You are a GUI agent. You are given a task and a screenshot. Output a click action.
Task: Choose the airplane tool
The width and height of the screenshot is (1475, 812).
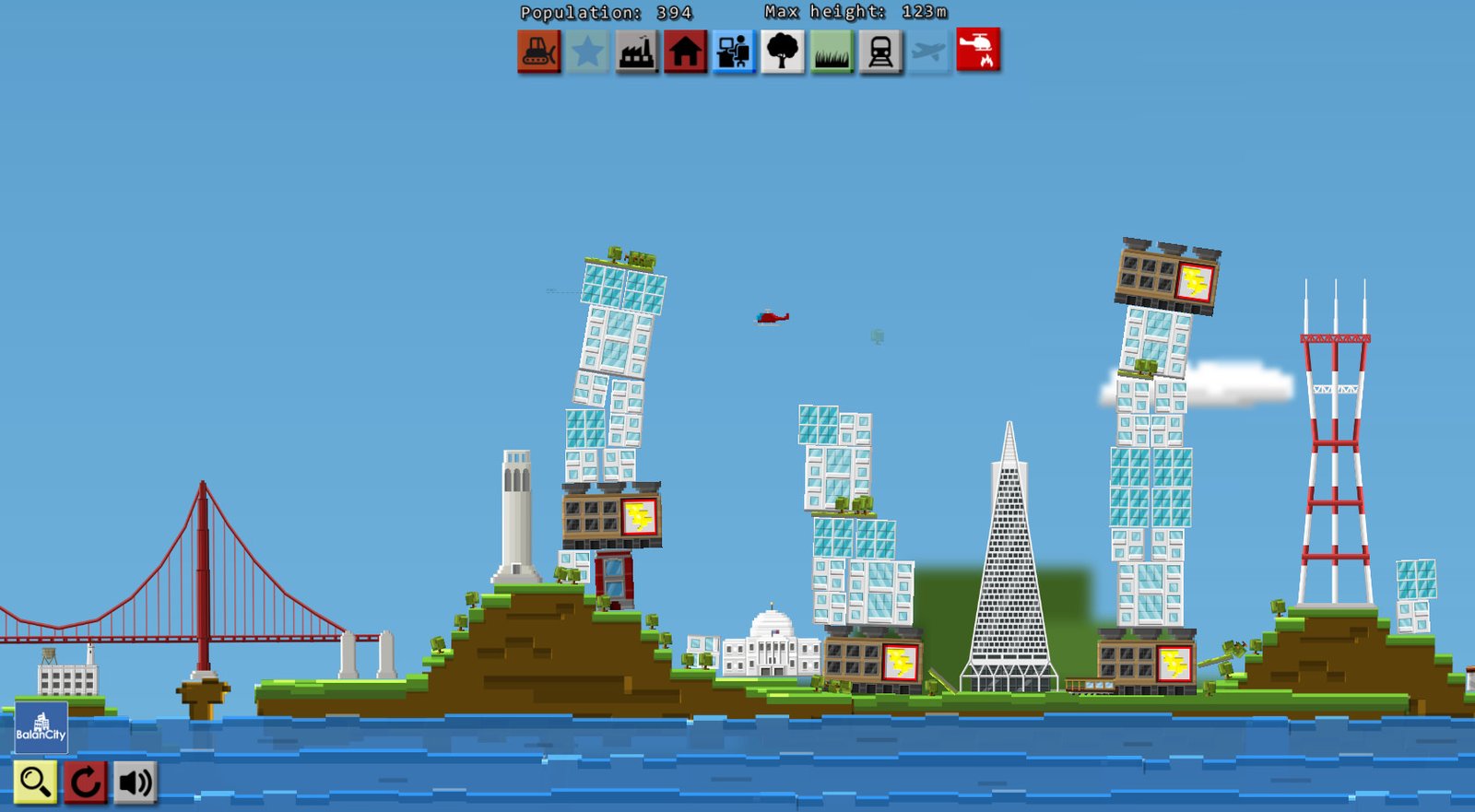929,52
